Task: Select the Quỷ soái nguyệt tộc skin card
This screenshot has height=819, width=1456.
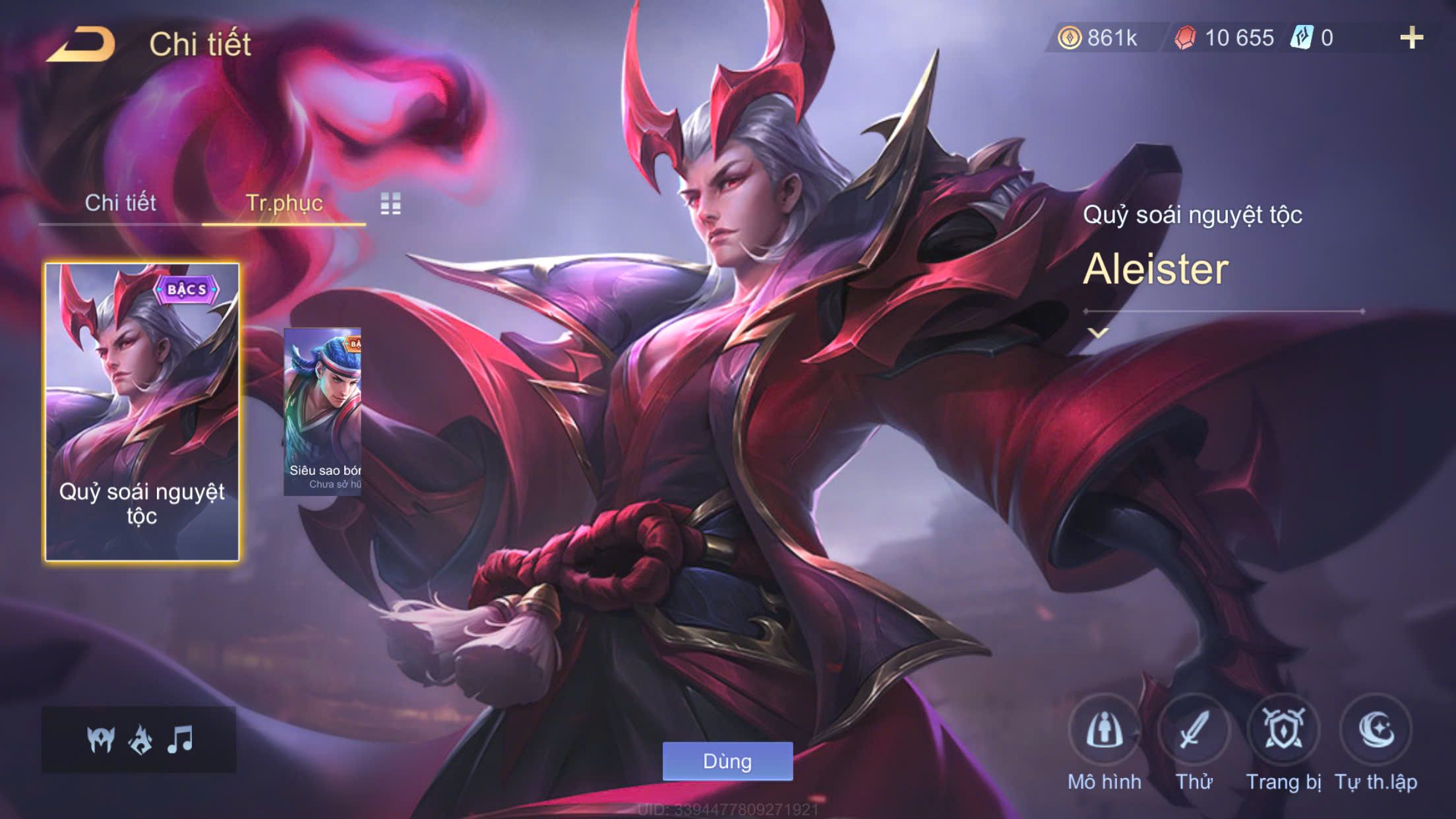Action: pos(142,412)
